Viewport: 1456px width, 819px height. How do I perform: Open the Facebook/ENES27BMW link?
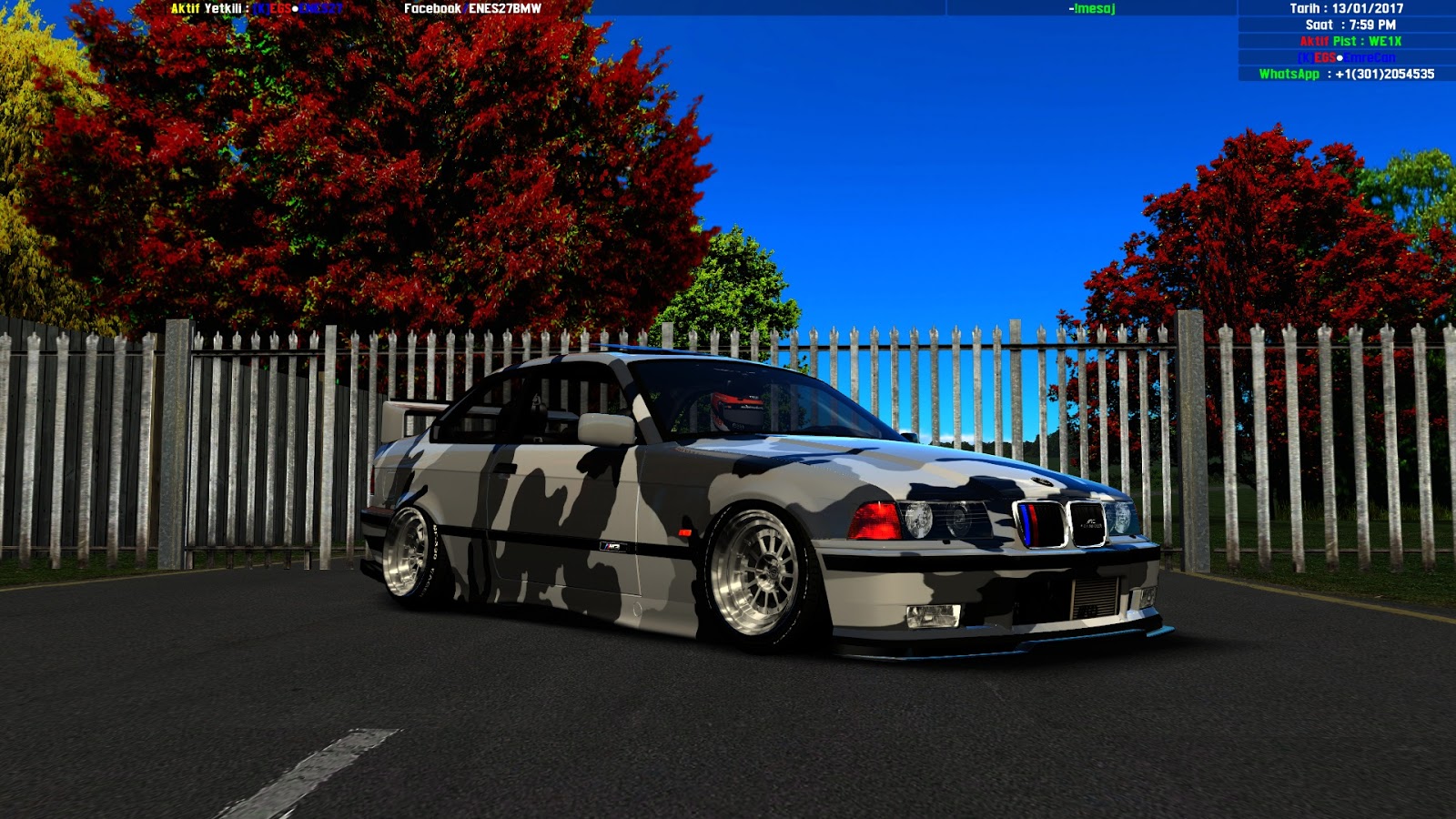click(473, 9)
